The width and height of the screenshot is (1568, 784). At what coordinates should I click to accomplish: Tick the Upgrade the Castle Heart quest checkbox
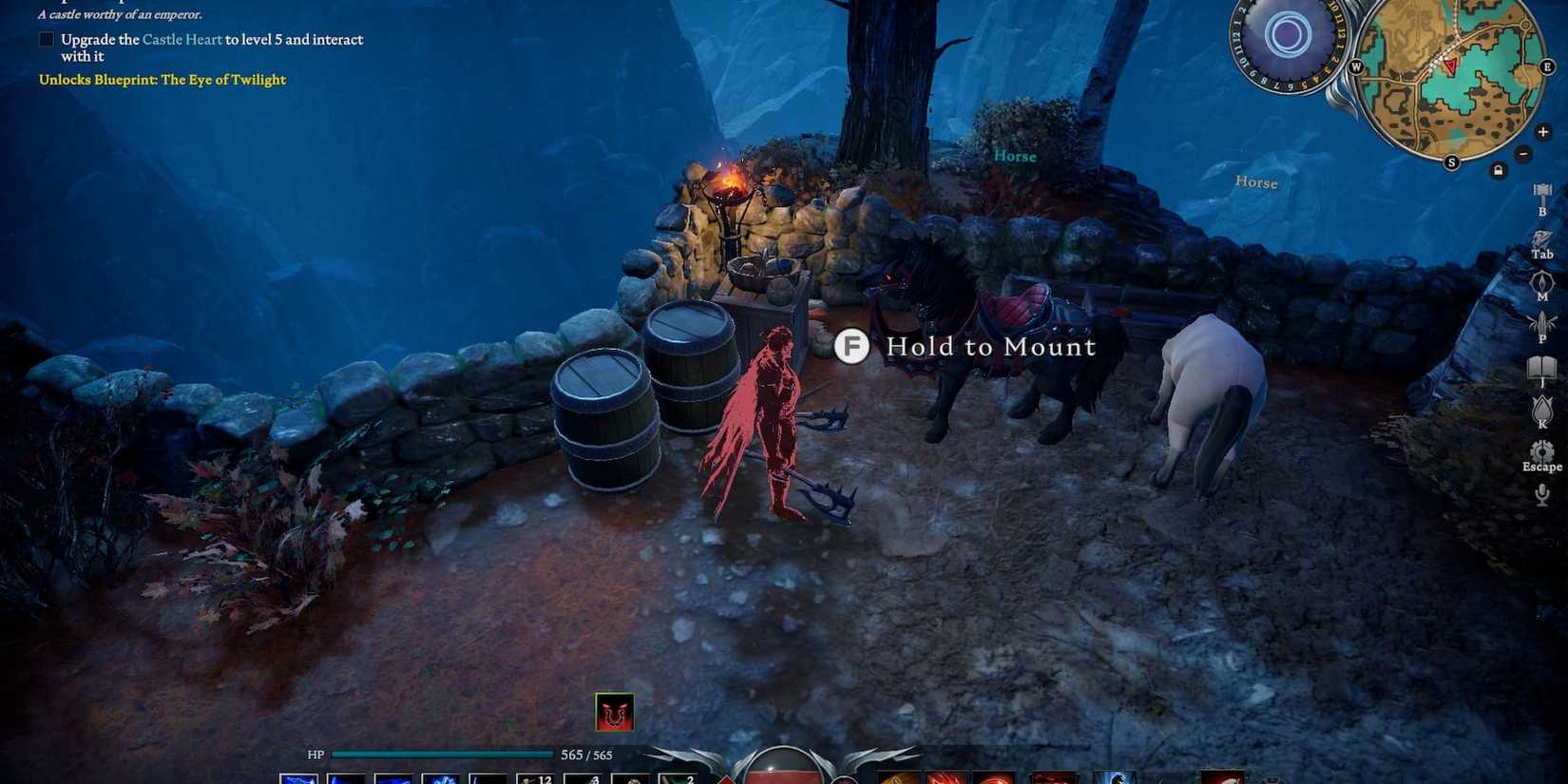click(x=46, y=39)
